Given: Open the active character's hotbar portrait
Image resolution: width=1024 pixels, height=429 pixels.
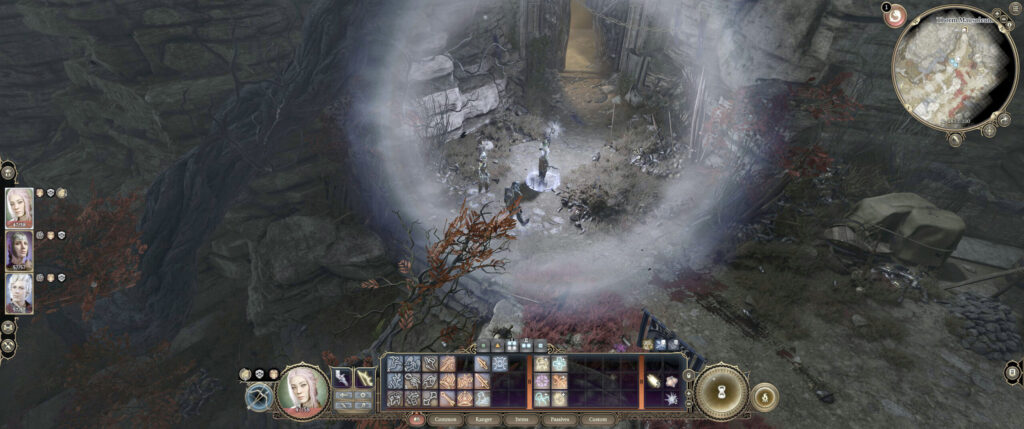Looking at the screenshot, I should 302,391.
